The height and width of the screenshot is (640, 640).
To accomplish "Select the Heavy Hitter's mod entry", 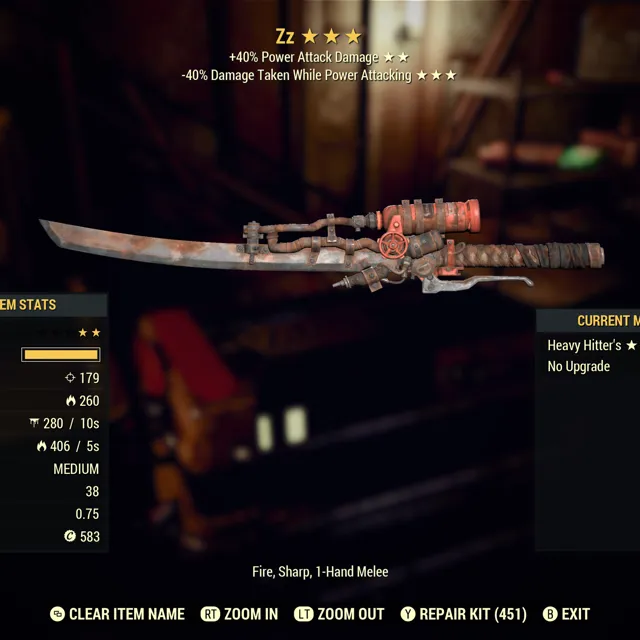I will click(x=591, y=345).
